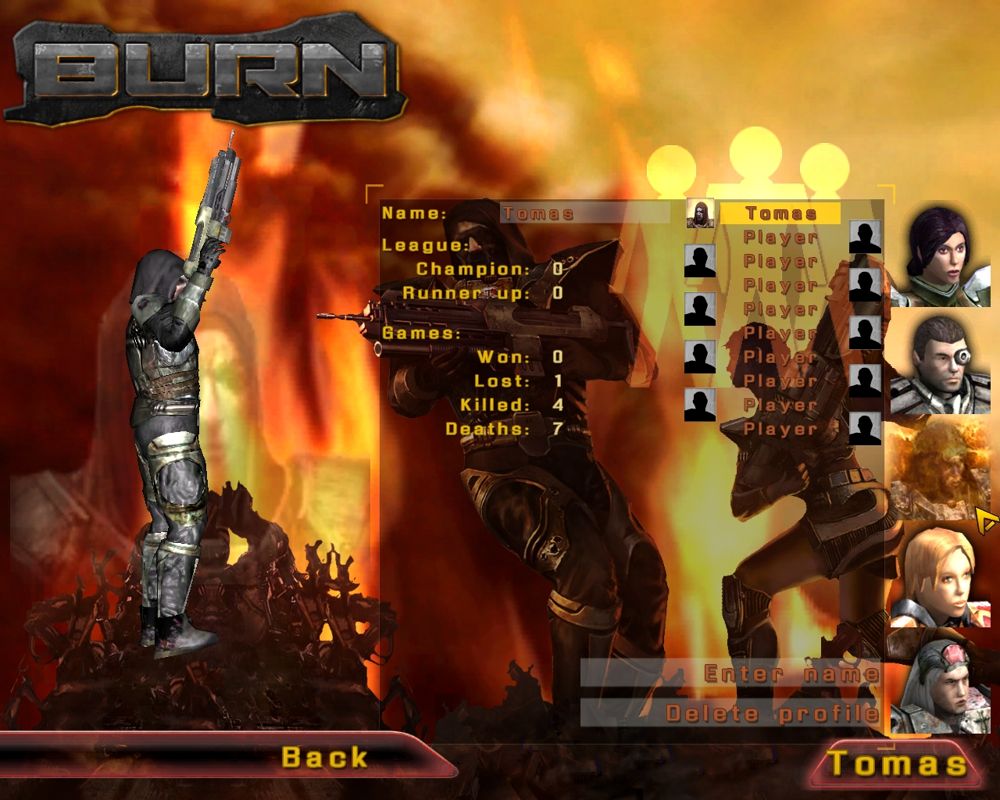The image size is (1000, 800).
Task: Select the blonde woman character portrait
Action: tap(945, 574)
